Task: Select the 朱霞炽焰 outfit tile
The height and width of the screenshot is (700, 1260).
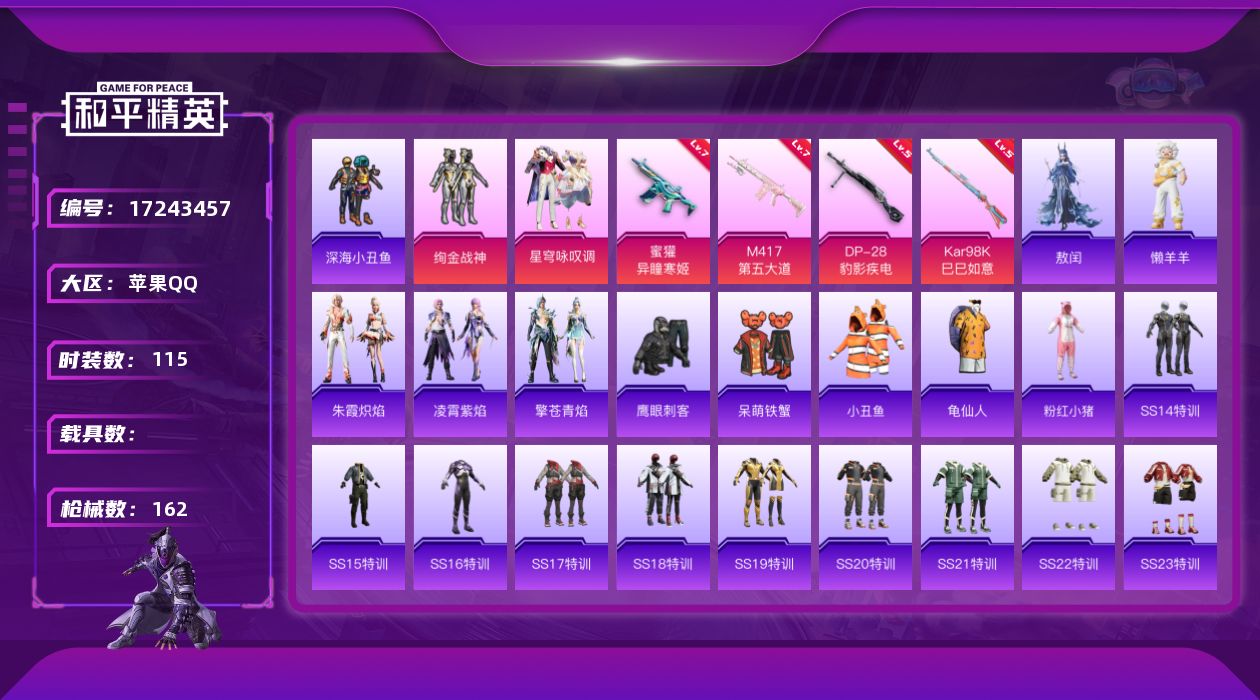Action: (x=358, y=364)
